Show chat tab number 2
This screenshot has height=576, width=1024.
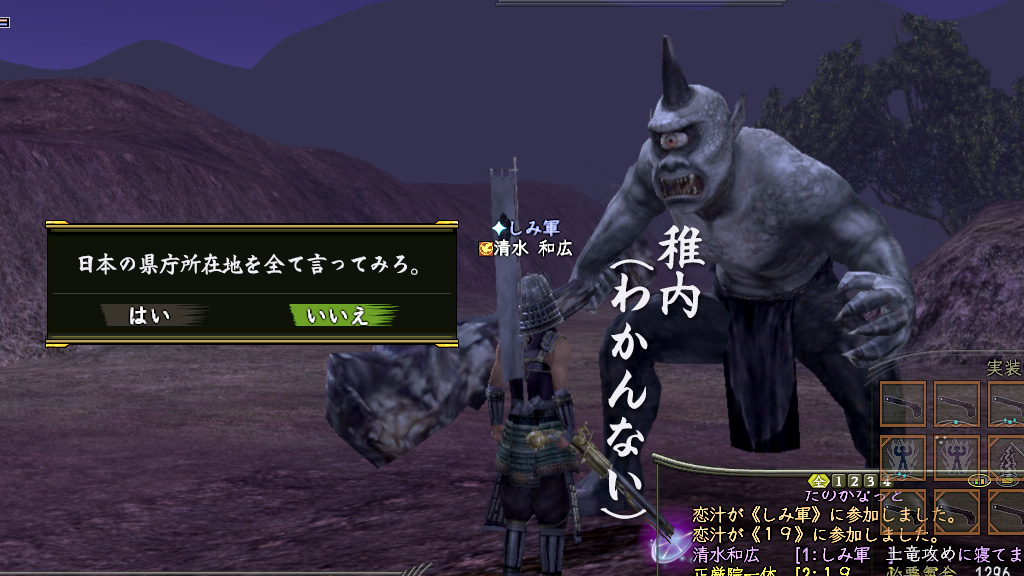point(855,480)
